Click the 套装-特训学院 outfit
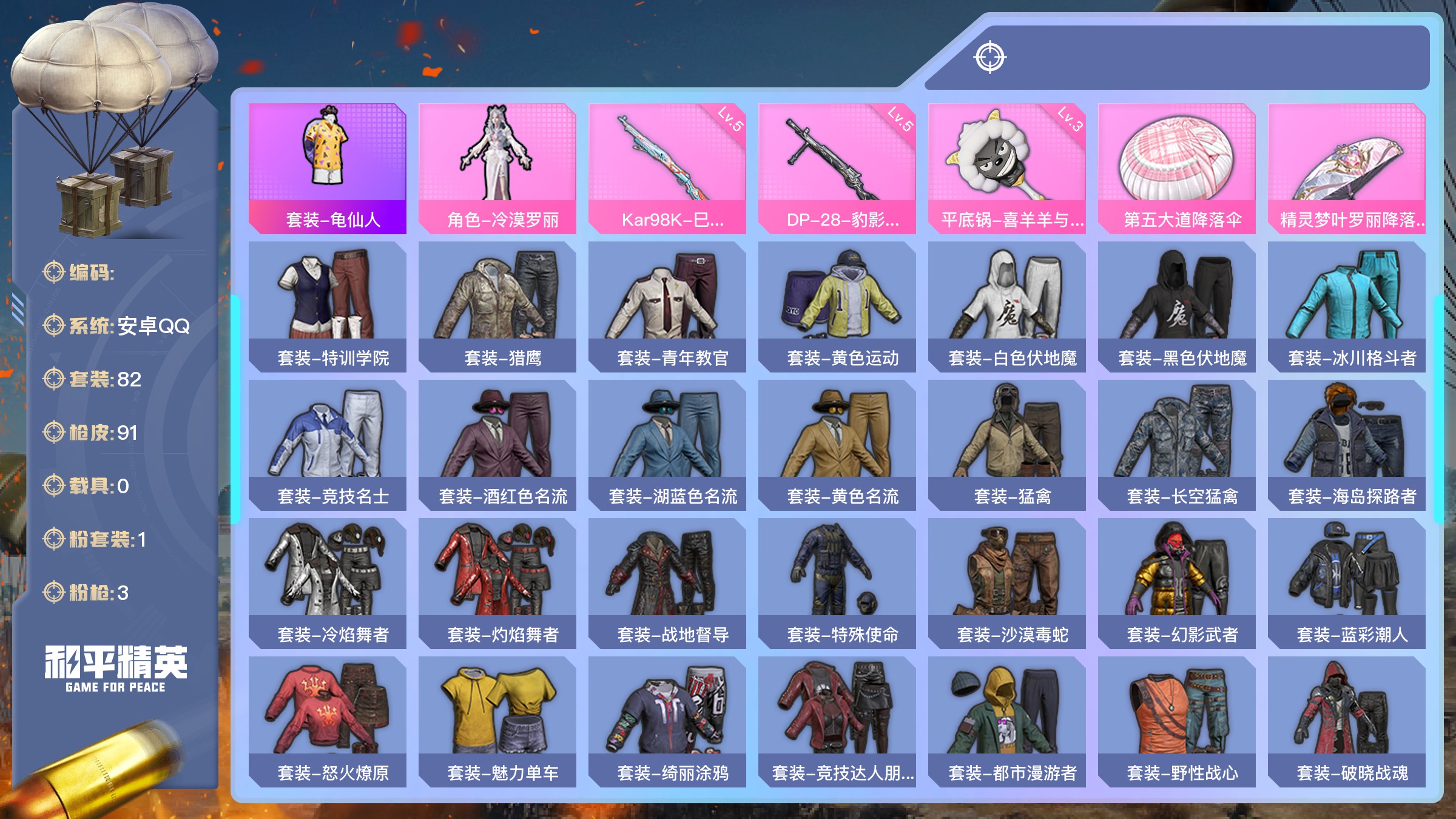The width and height of the screenshot is (1456, 819). [x=328, y=306]
